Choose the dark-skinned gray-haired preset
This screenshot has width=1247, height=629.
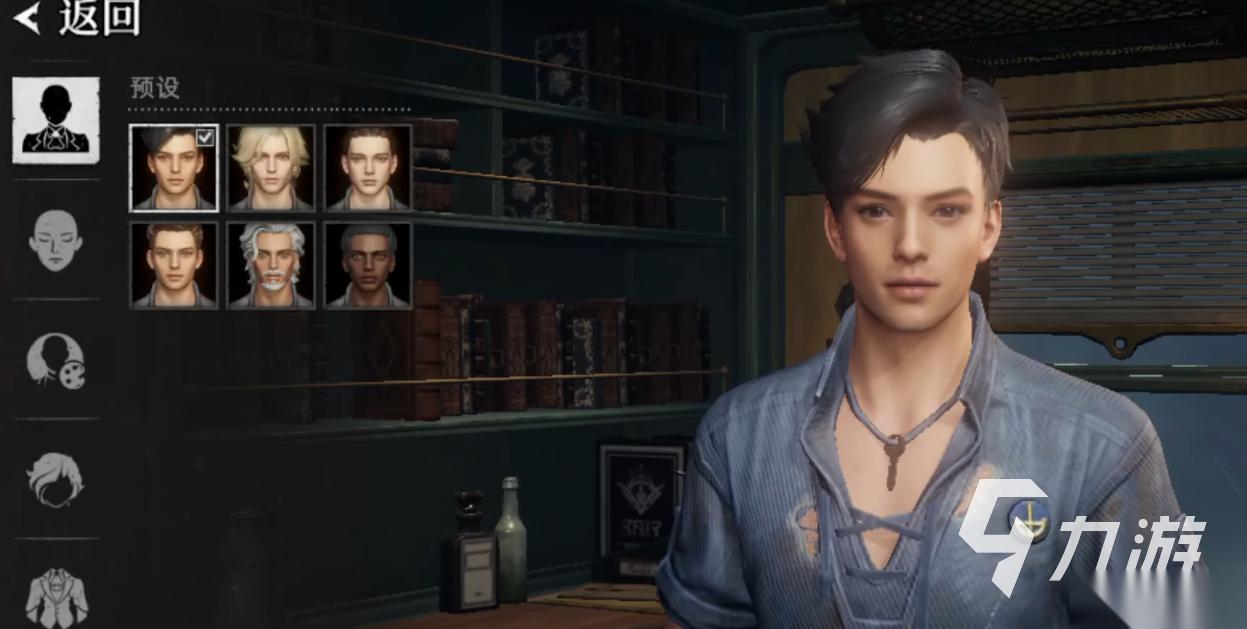[368, 265]
